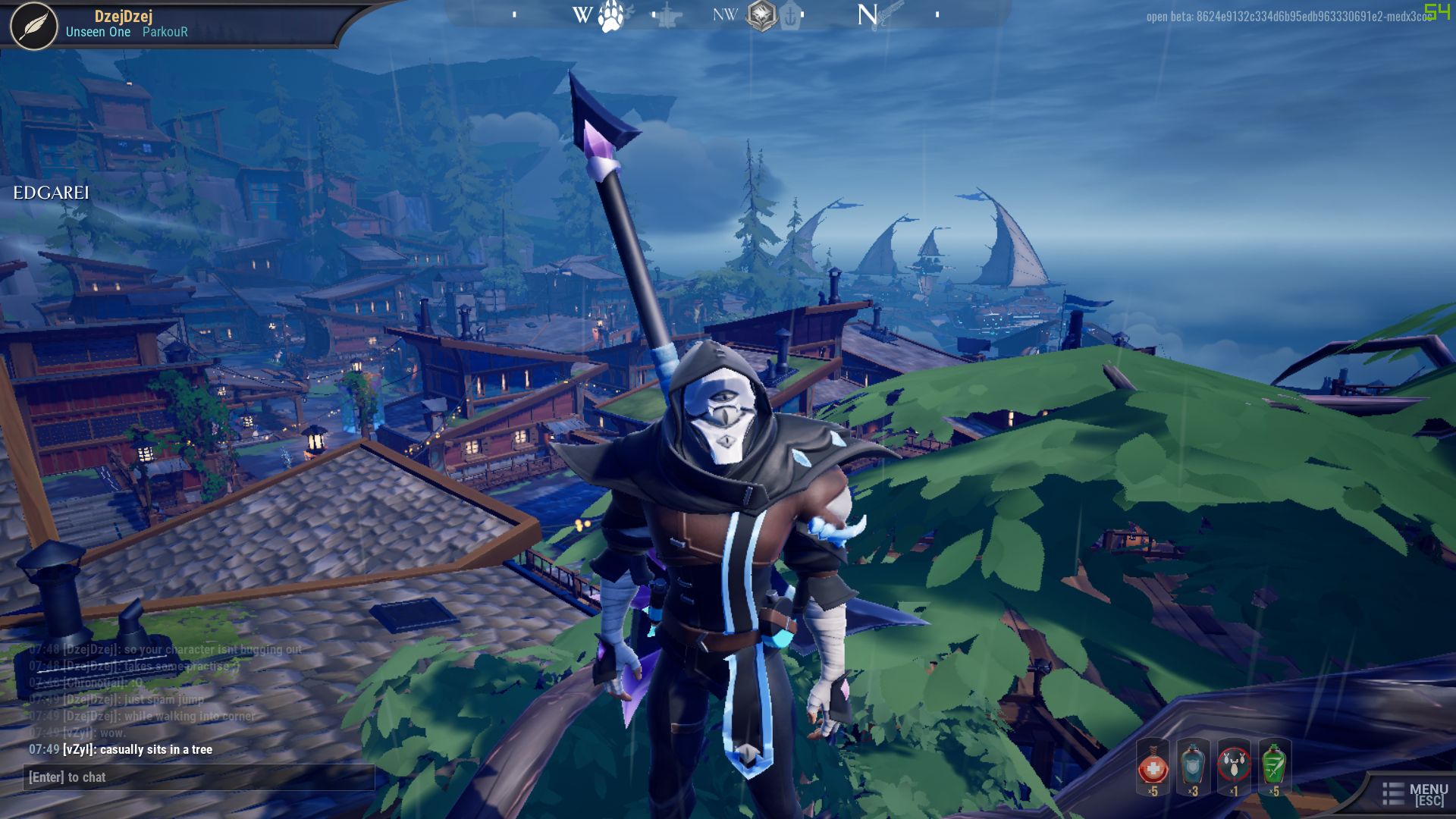This screenshot has height=819, width=1456.
Task: Click the Unseen One title
Action: point(98,32)
